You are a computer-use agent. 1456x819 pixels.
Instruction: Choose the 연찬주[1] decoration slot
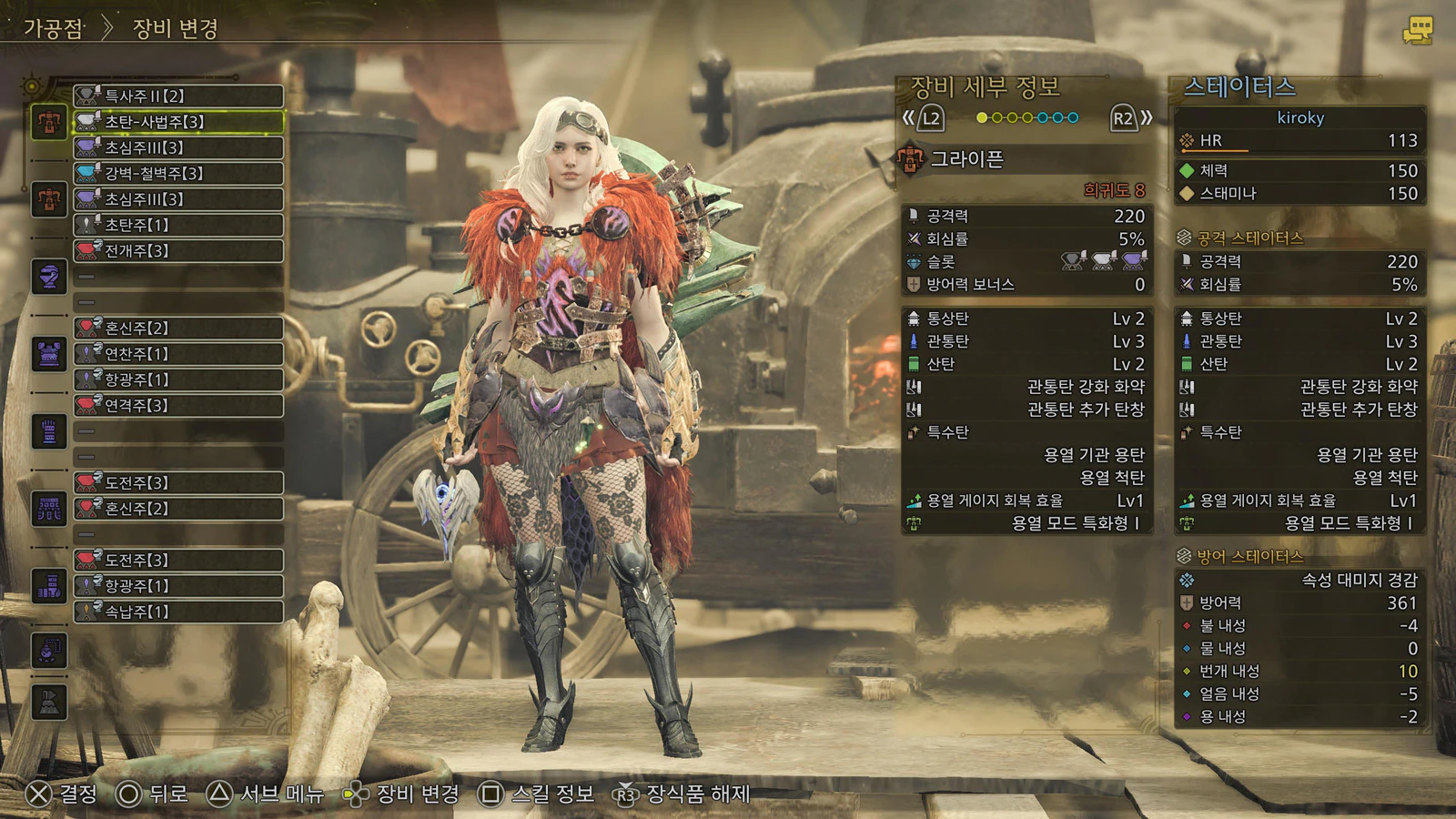tap(178, 354)
